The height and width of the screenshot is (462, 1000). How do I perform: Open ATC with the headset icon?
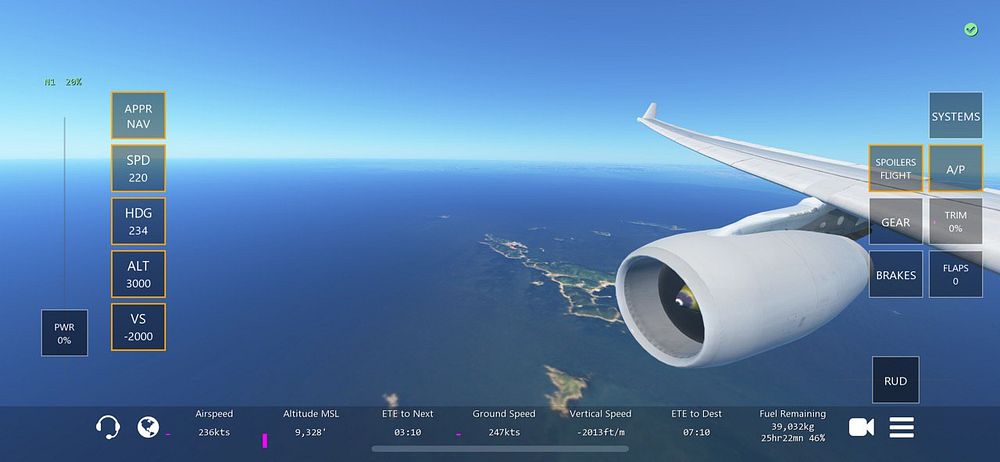click(108, 427)
